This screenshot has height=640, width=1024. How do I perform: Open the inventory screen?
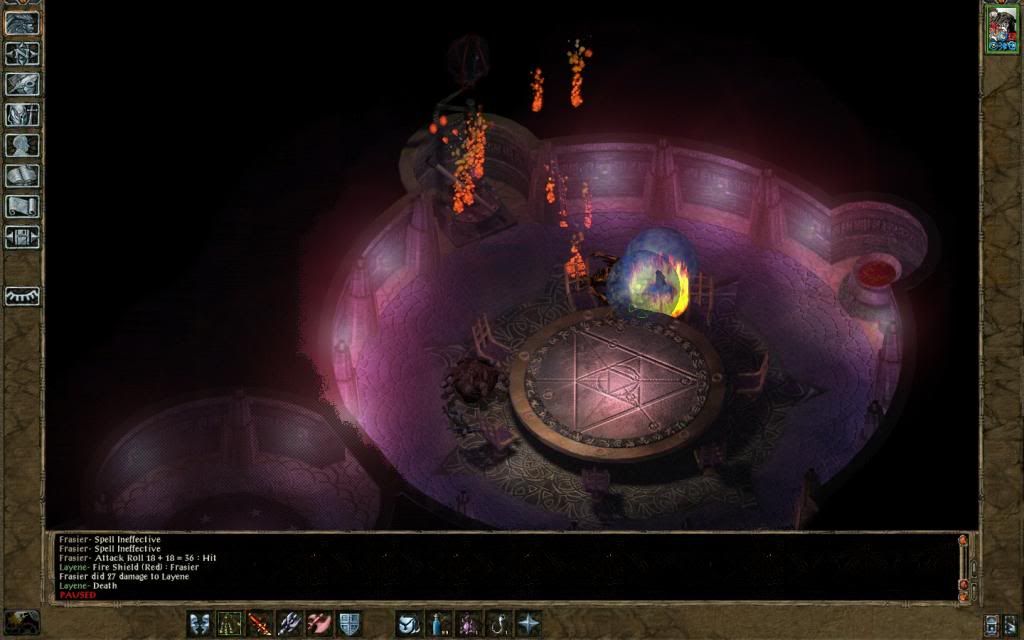point(22,114)
